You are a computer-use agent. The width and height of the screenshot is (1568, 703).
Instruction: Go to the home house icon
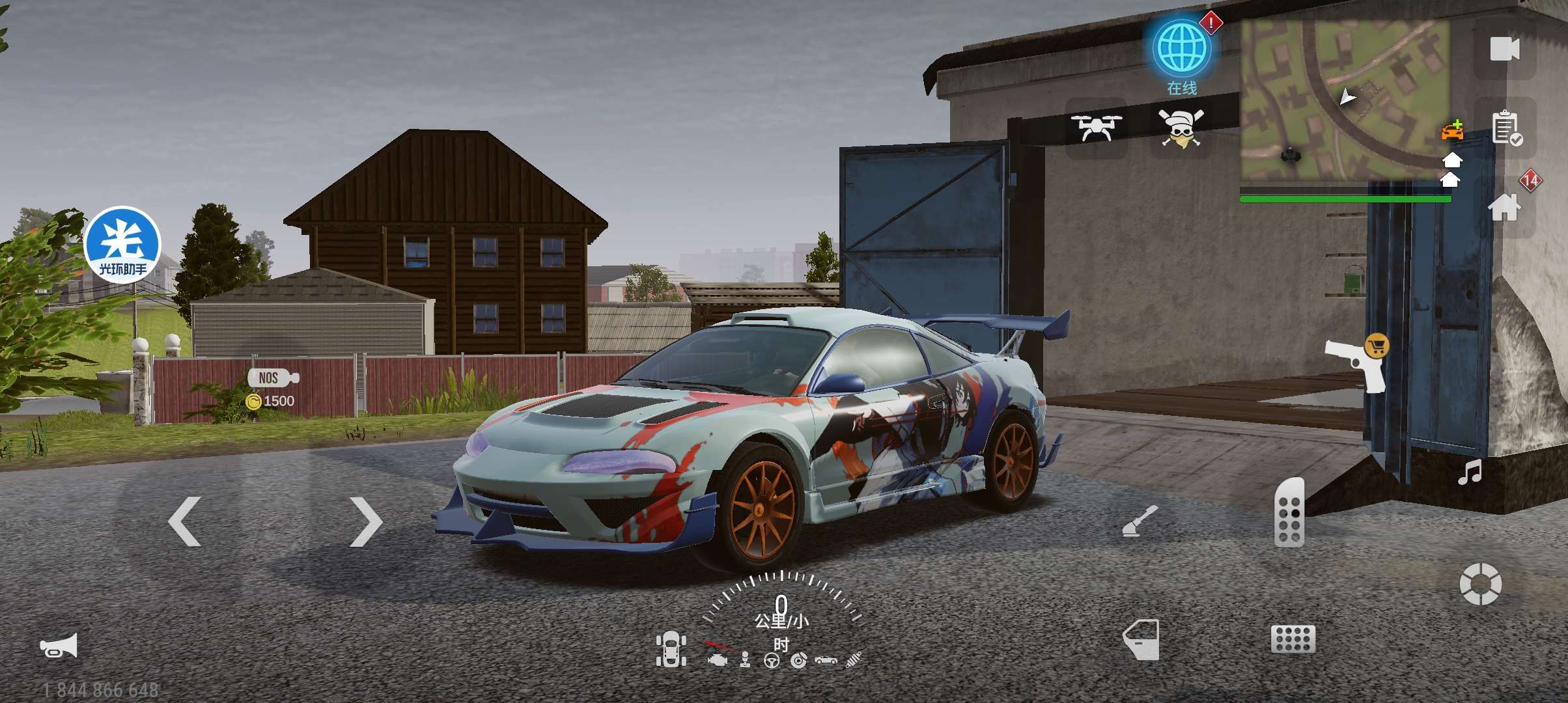click(x=1504, y=208)
